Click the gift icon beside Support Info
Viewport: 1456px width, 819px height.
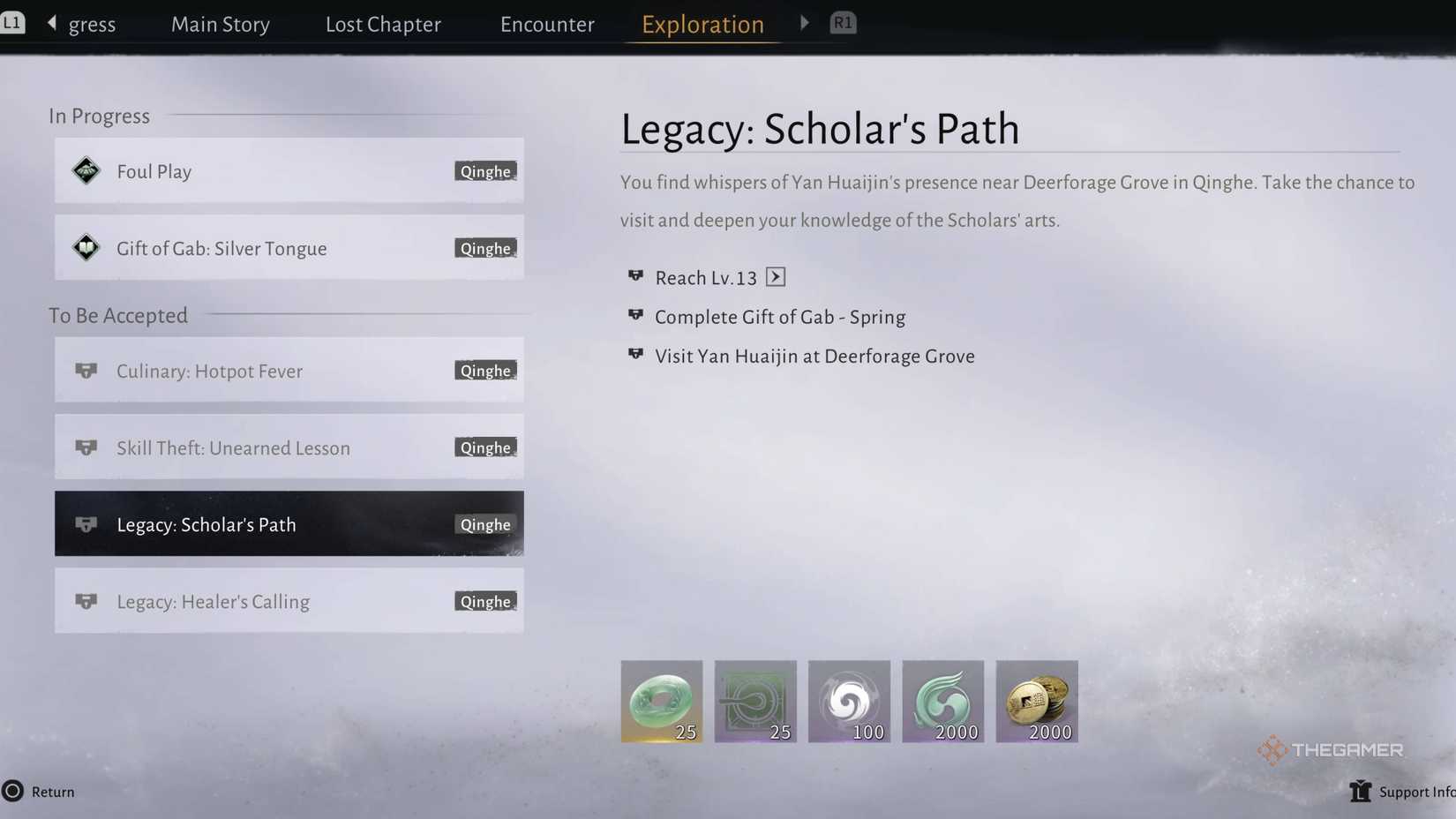(1360, 792)
